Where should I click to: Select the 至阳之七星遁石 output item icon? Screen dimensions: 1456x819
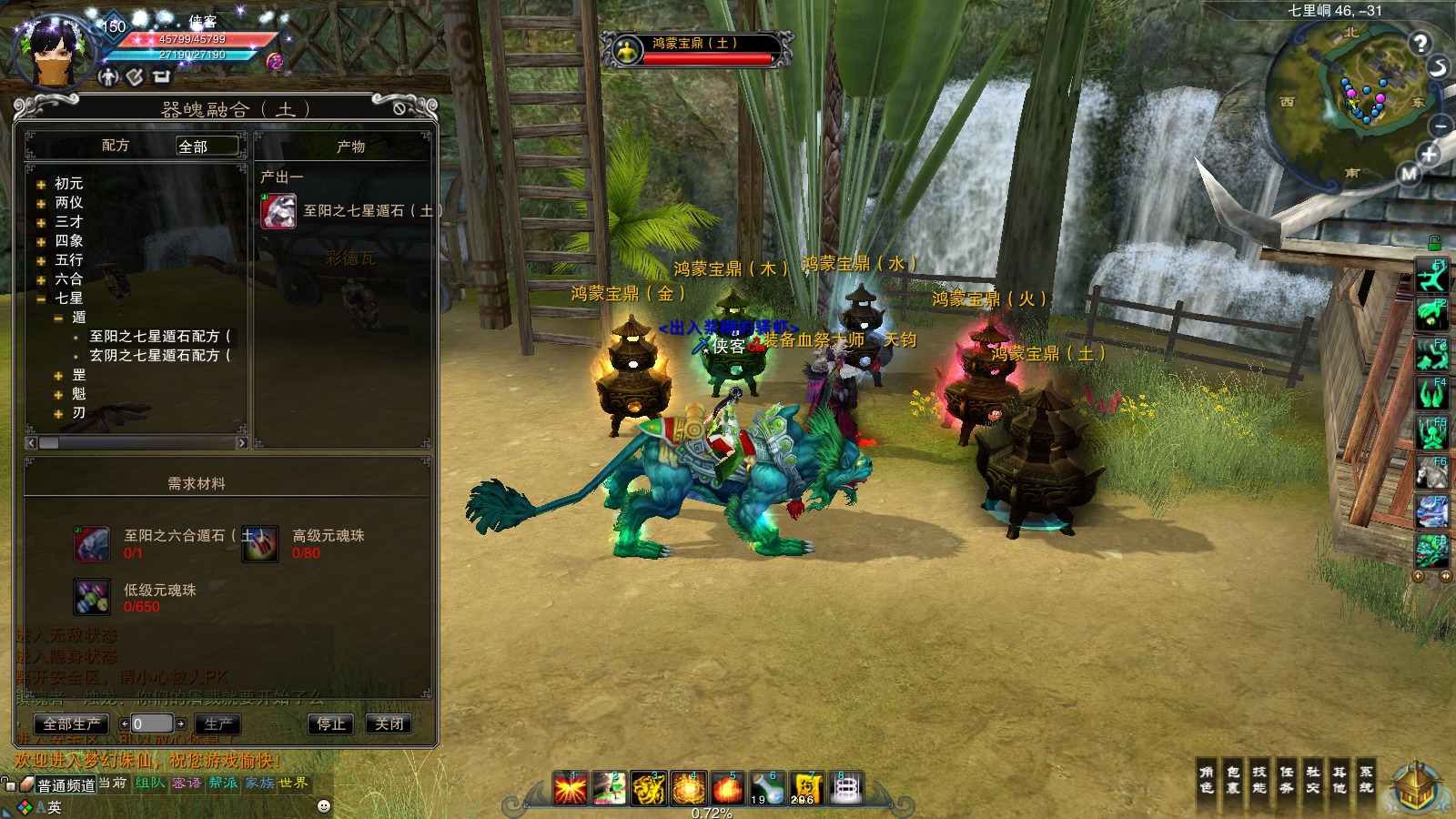278,211
